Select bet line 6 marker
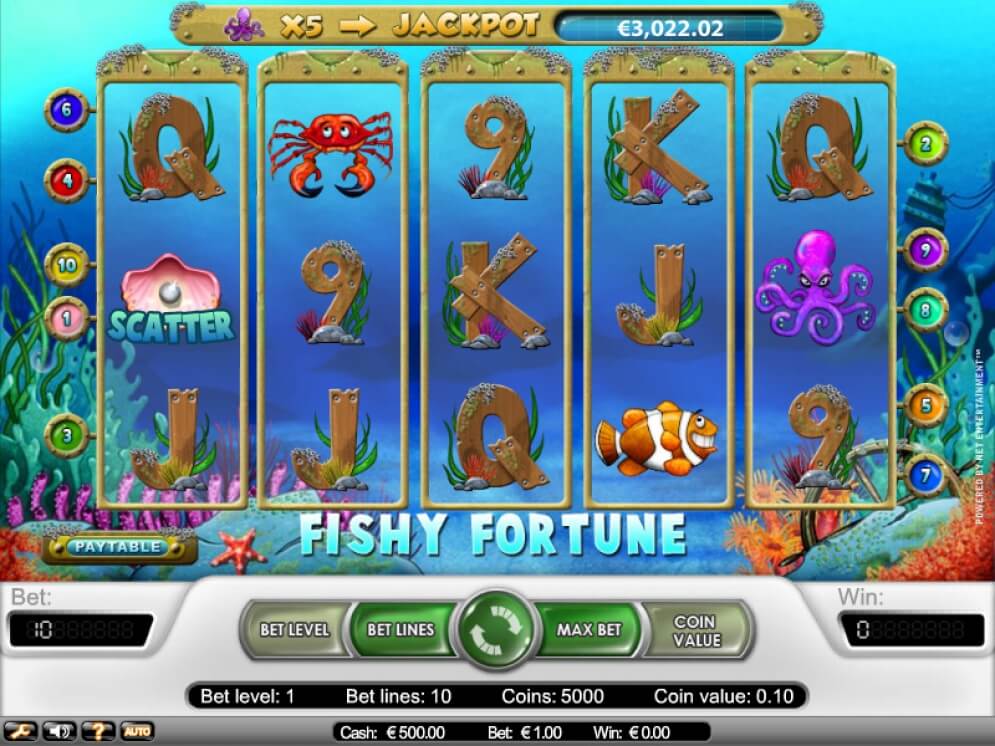The image size is (995, 746). coord(67,111)
